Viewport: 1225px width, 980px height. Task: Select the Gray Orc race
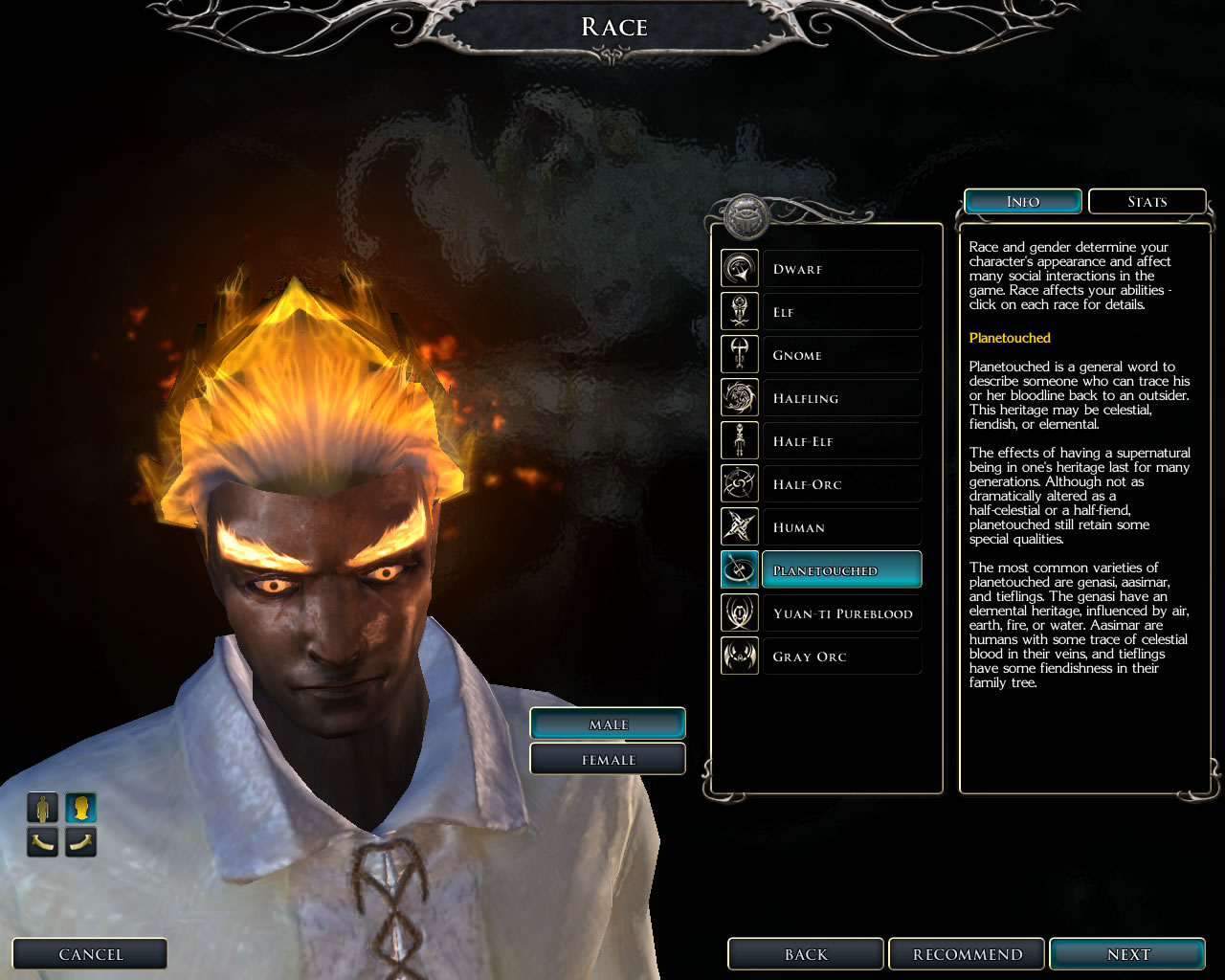pos(841,657)
